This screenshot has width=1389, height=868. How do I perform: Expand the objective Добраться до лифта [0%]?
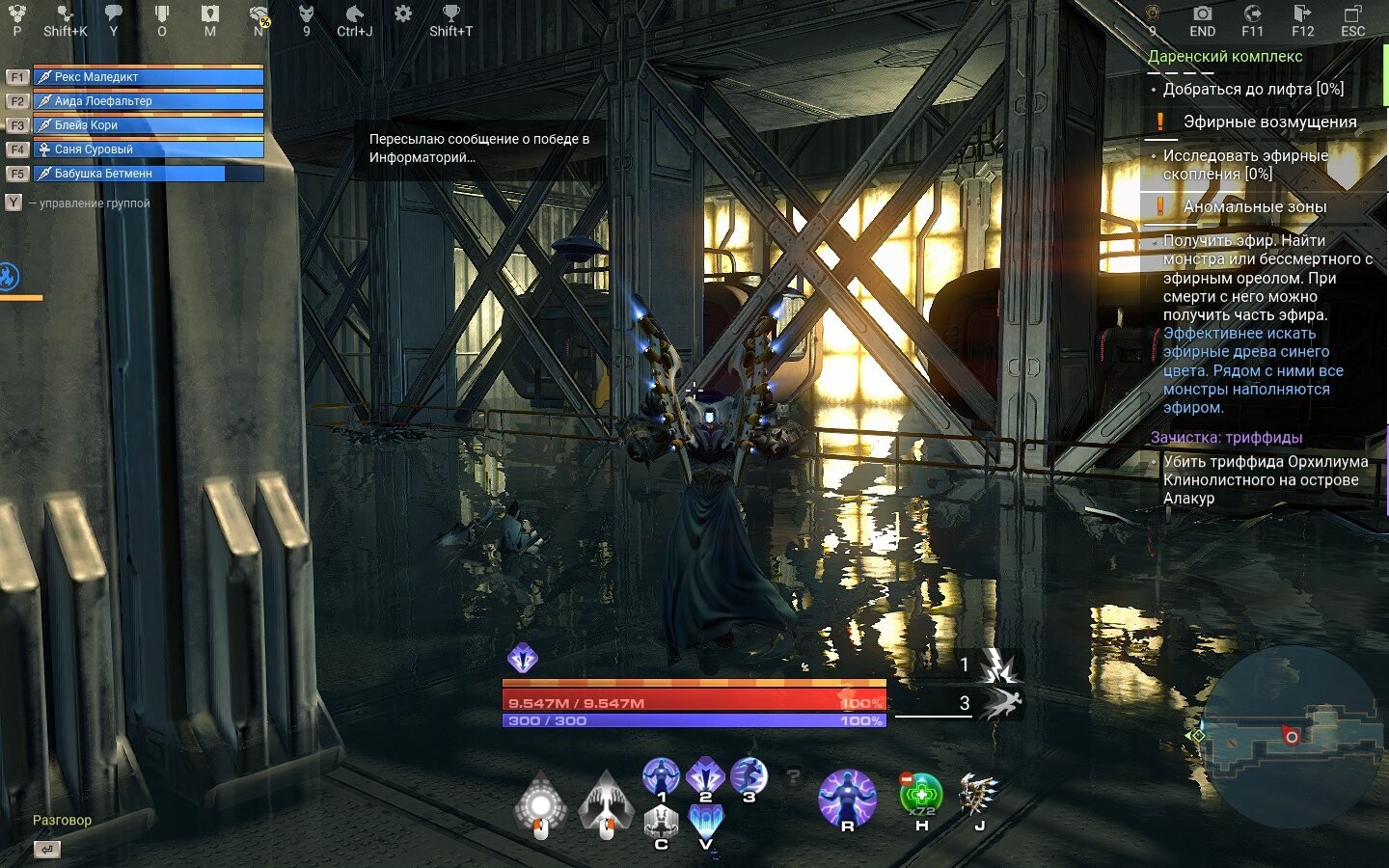(x=1254, y=88)
